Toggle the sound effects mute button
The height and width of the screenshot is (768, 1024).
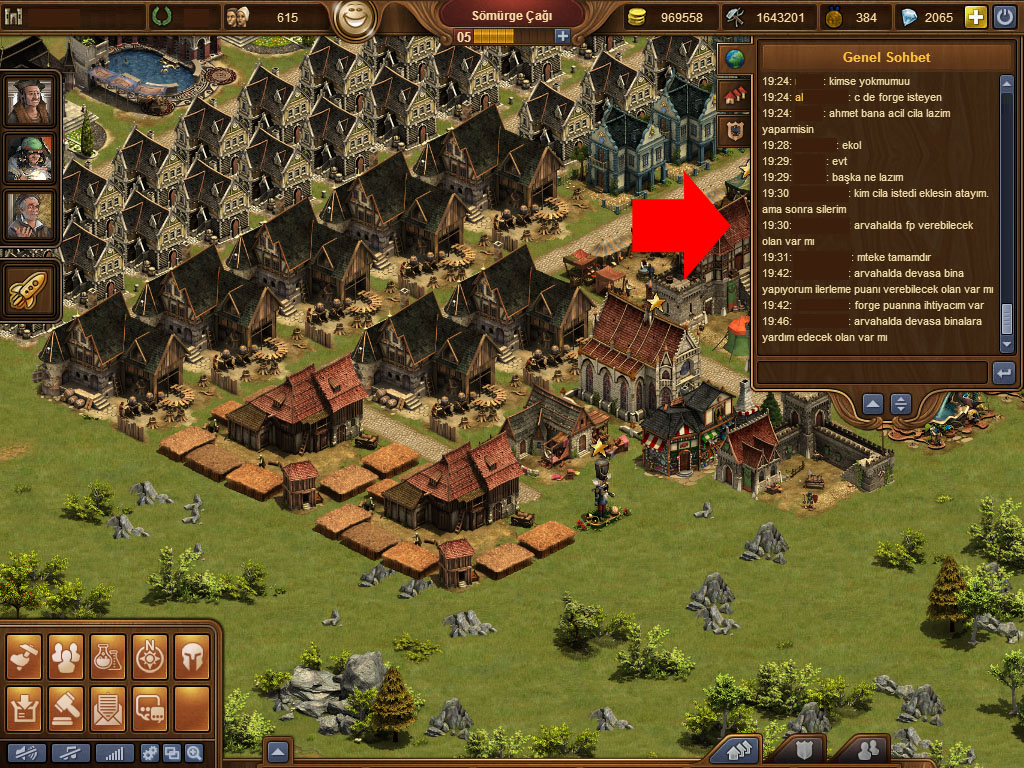click(26, 753)
